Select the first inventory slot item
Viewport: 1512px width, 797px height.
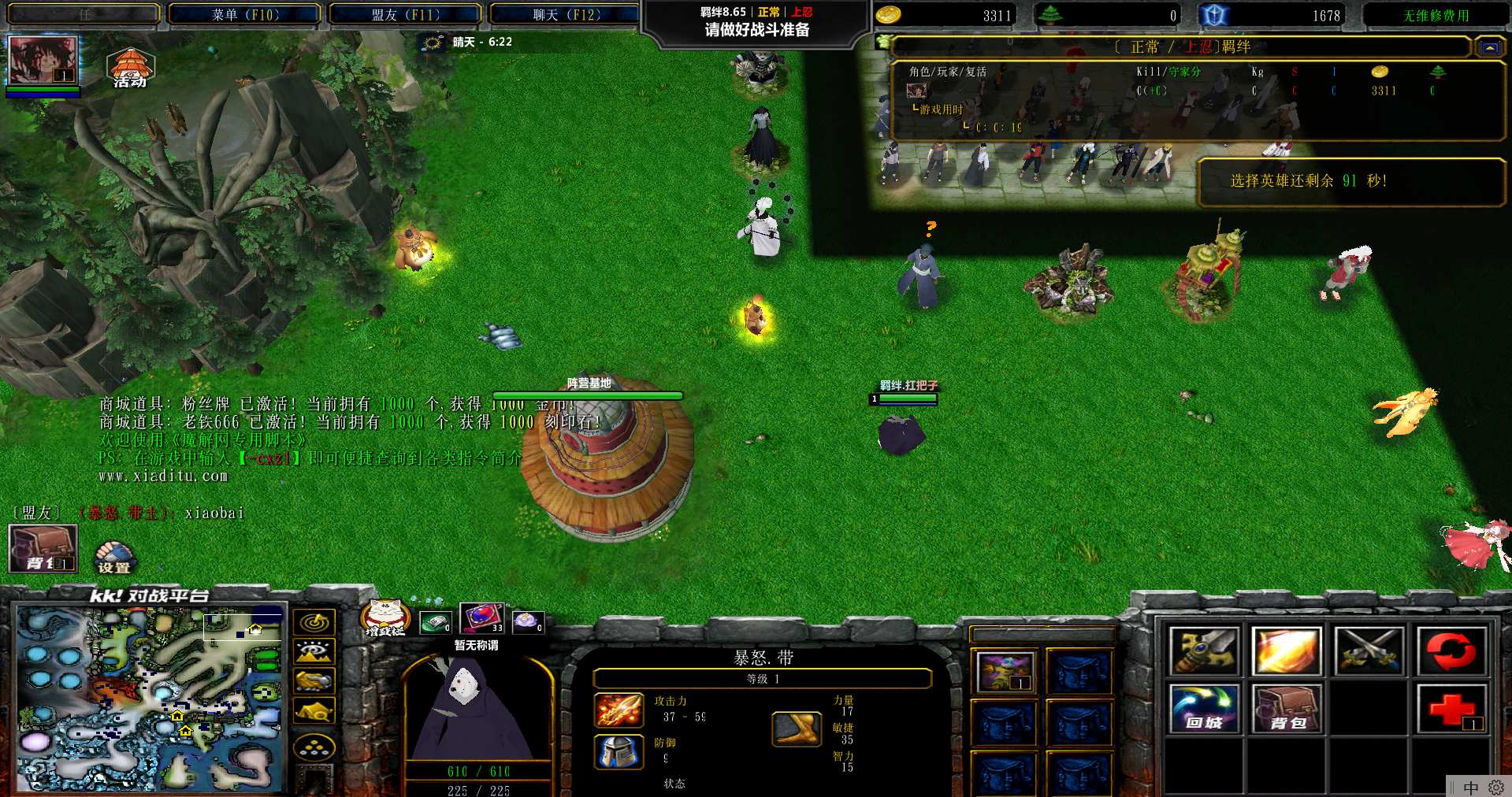pyautogui.click(x=1005, y=672)
